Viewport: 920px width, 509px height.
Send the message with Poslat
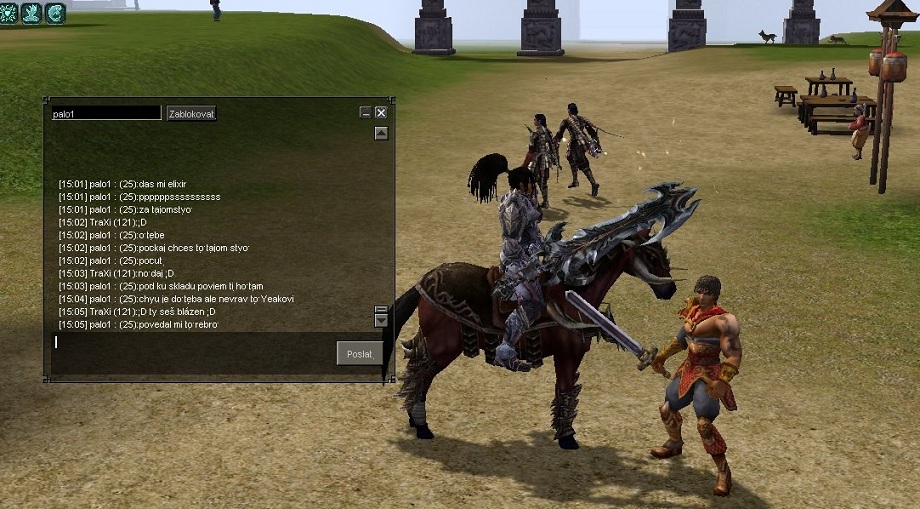[359, 353]
